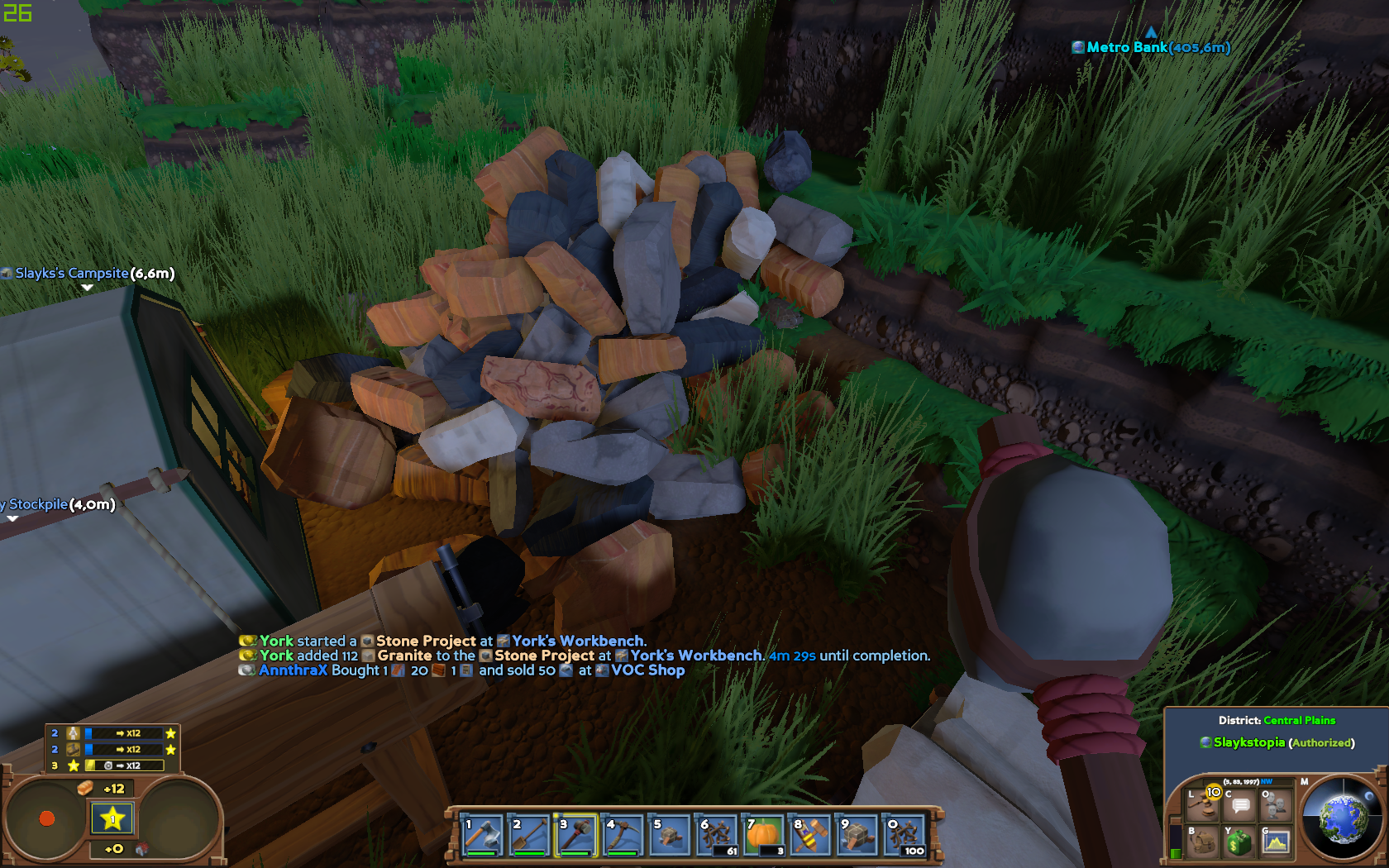
Task: Open the laws gavel icon
Action: (1203, 804)
